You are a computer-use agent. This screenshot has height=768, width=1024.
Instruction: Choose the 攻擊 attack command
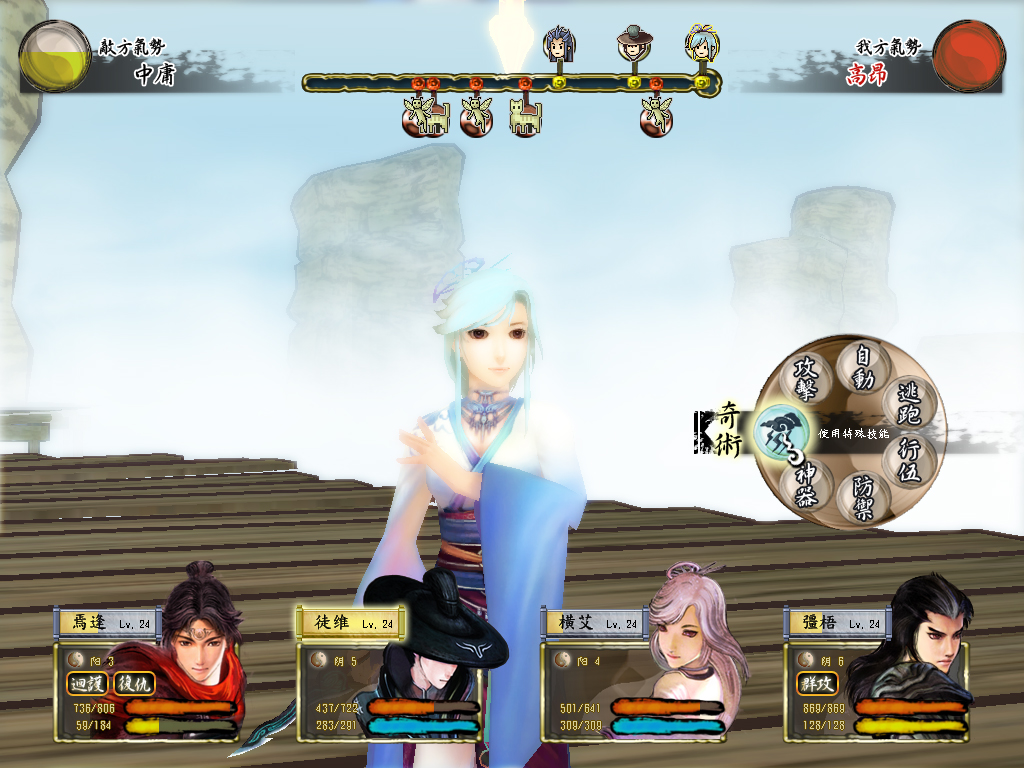(806, 378)
